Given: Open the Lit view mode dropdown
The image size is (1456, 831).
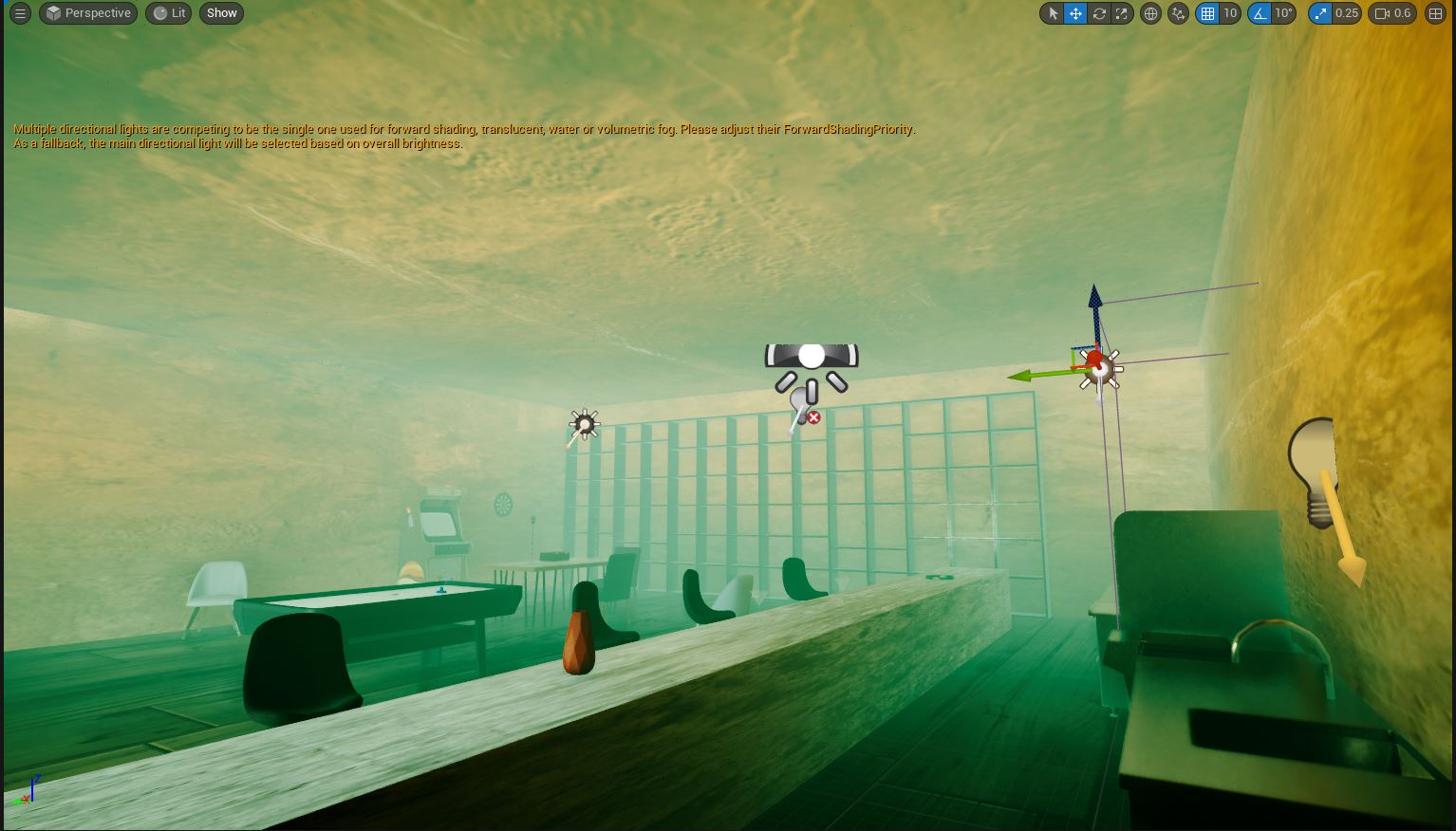Looking at the screenshot, I should point(169,13).
